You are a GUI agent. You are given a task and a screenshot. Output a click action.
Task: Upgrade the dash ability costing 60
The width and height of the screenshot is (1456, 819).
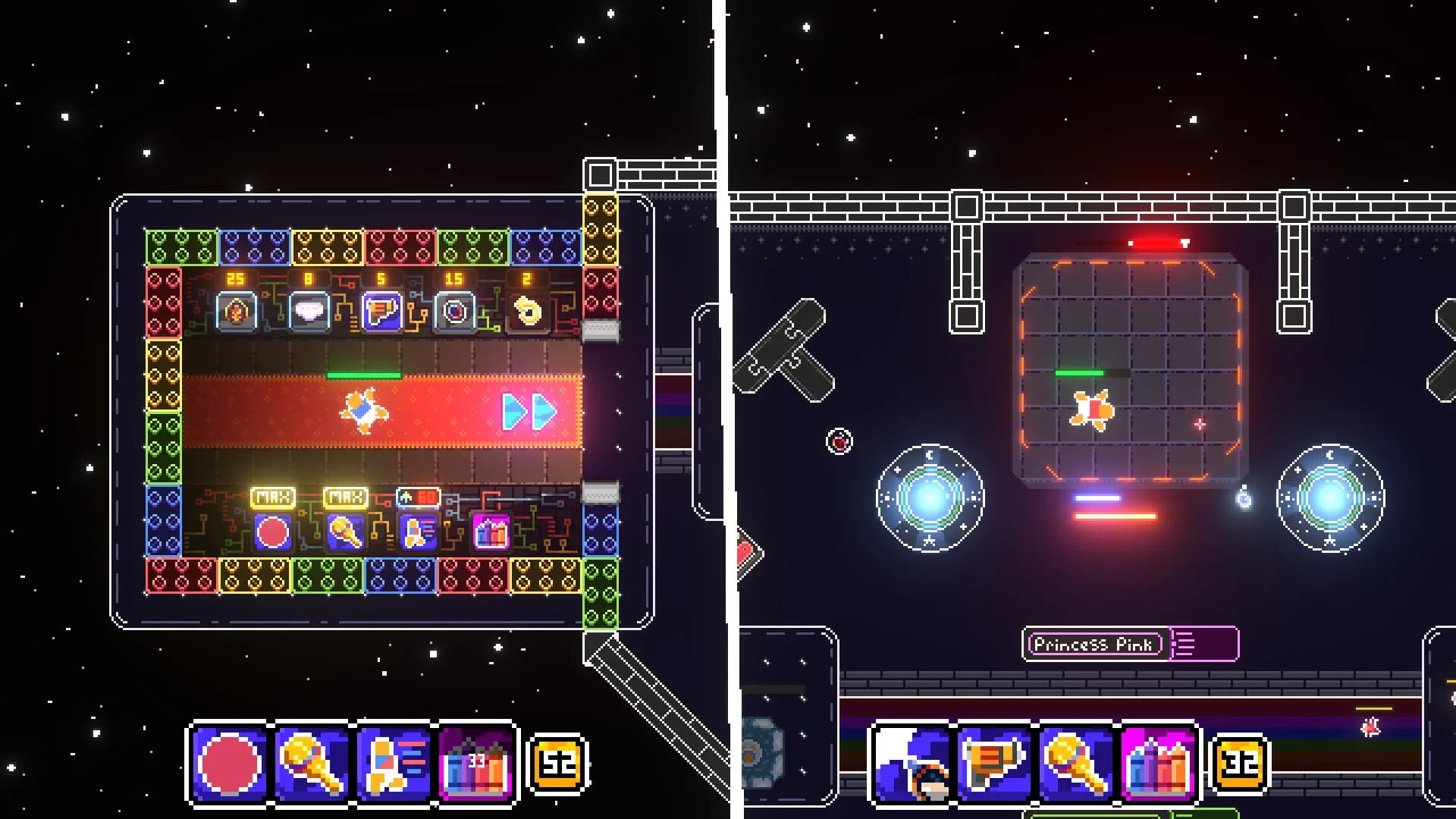click(418, 532)
